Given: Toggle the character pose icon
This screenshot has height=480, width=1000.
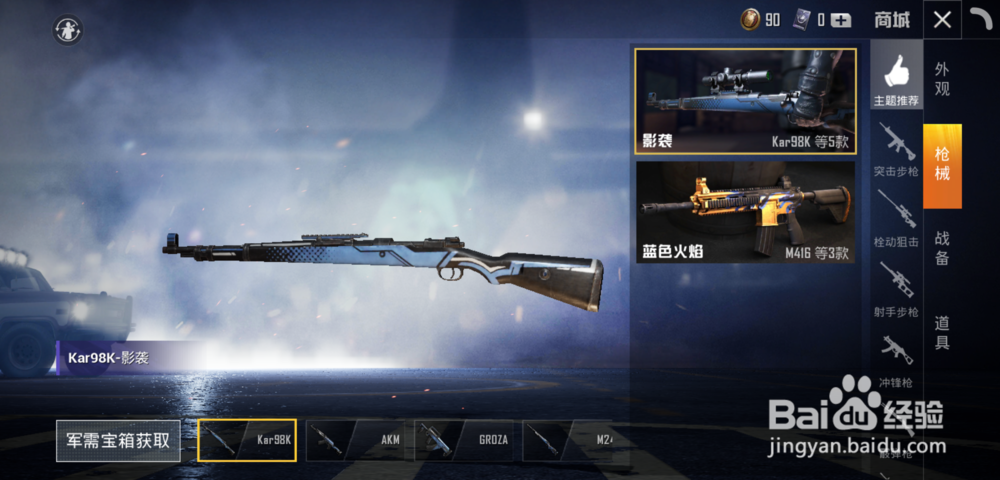Looking at the screenshot, I should [68, 30].
